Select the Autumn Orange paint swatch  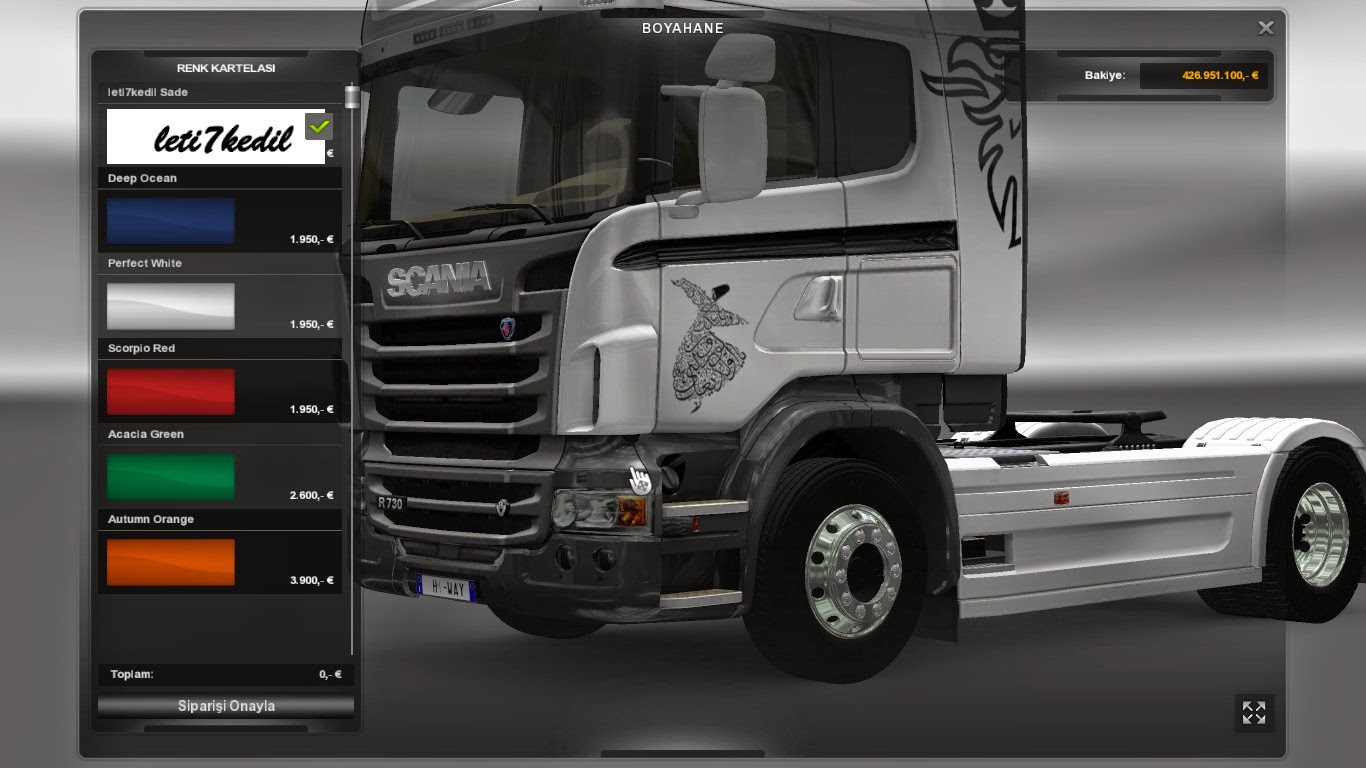tap(169, 561)
